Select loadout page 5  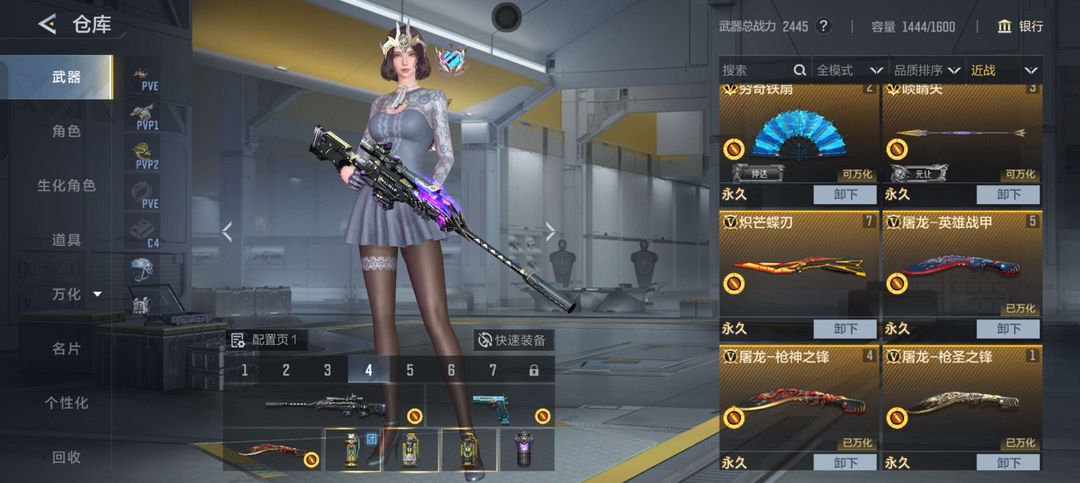[x=410, y=370]
